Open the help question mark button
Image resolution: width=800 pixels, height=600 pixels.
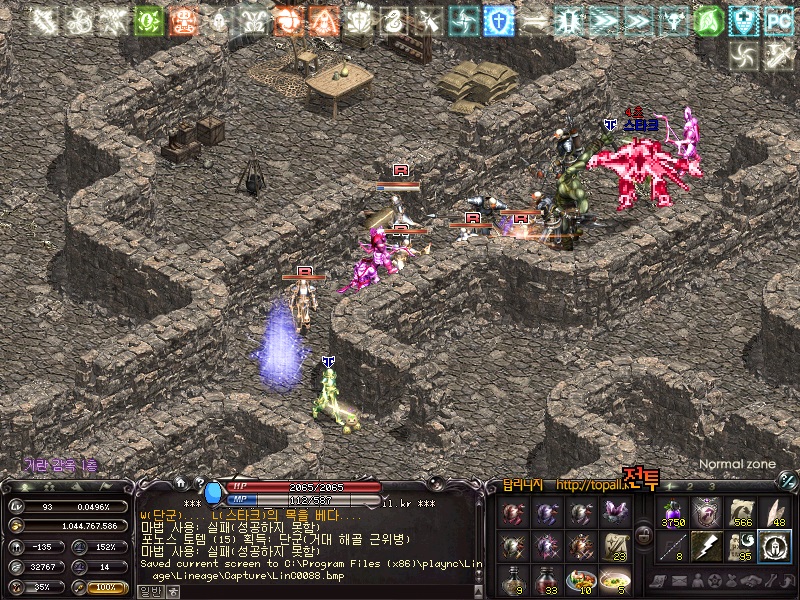[x=201, y=483]
